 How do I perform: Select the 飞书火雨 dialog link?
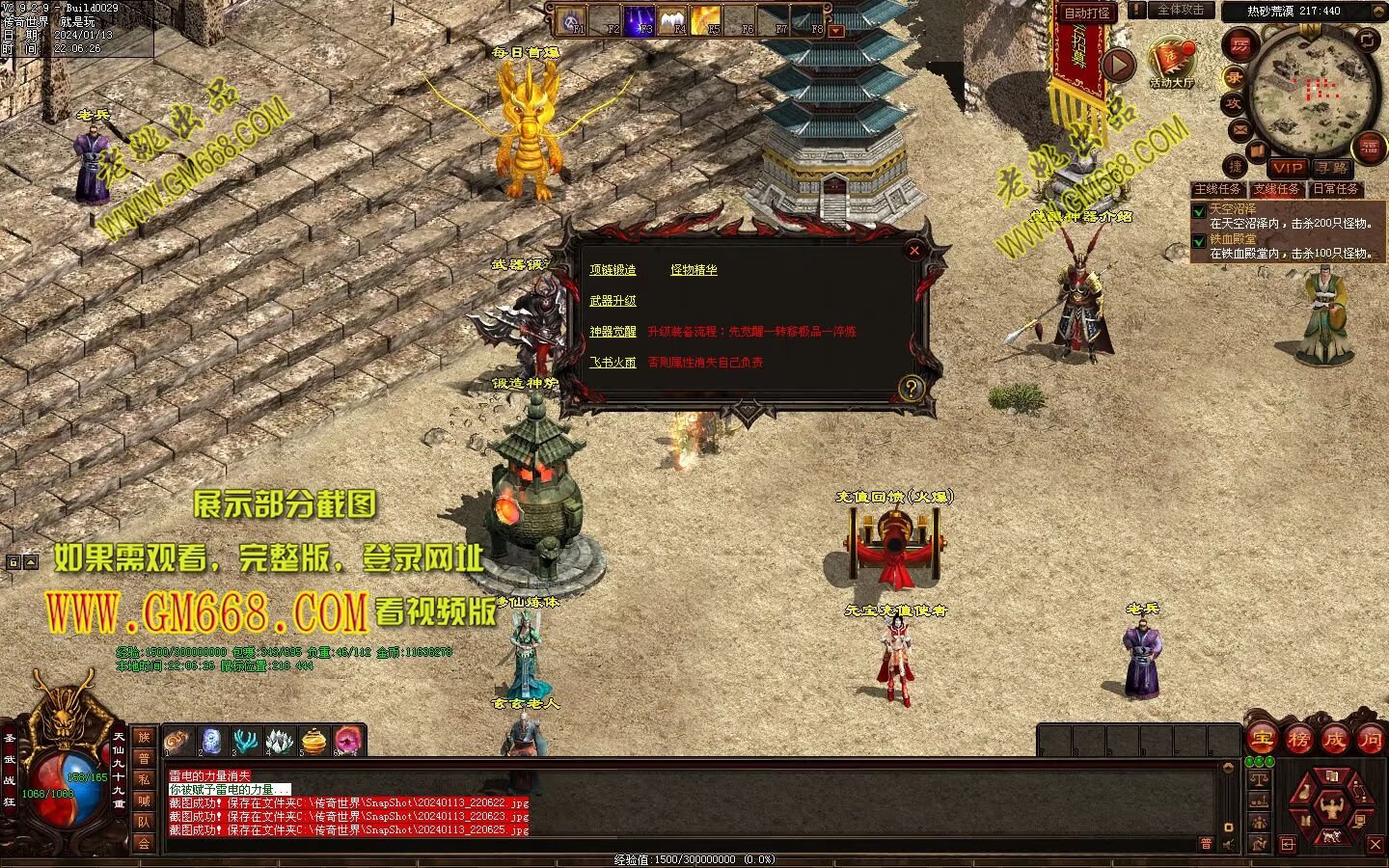(x=613, y=363)
